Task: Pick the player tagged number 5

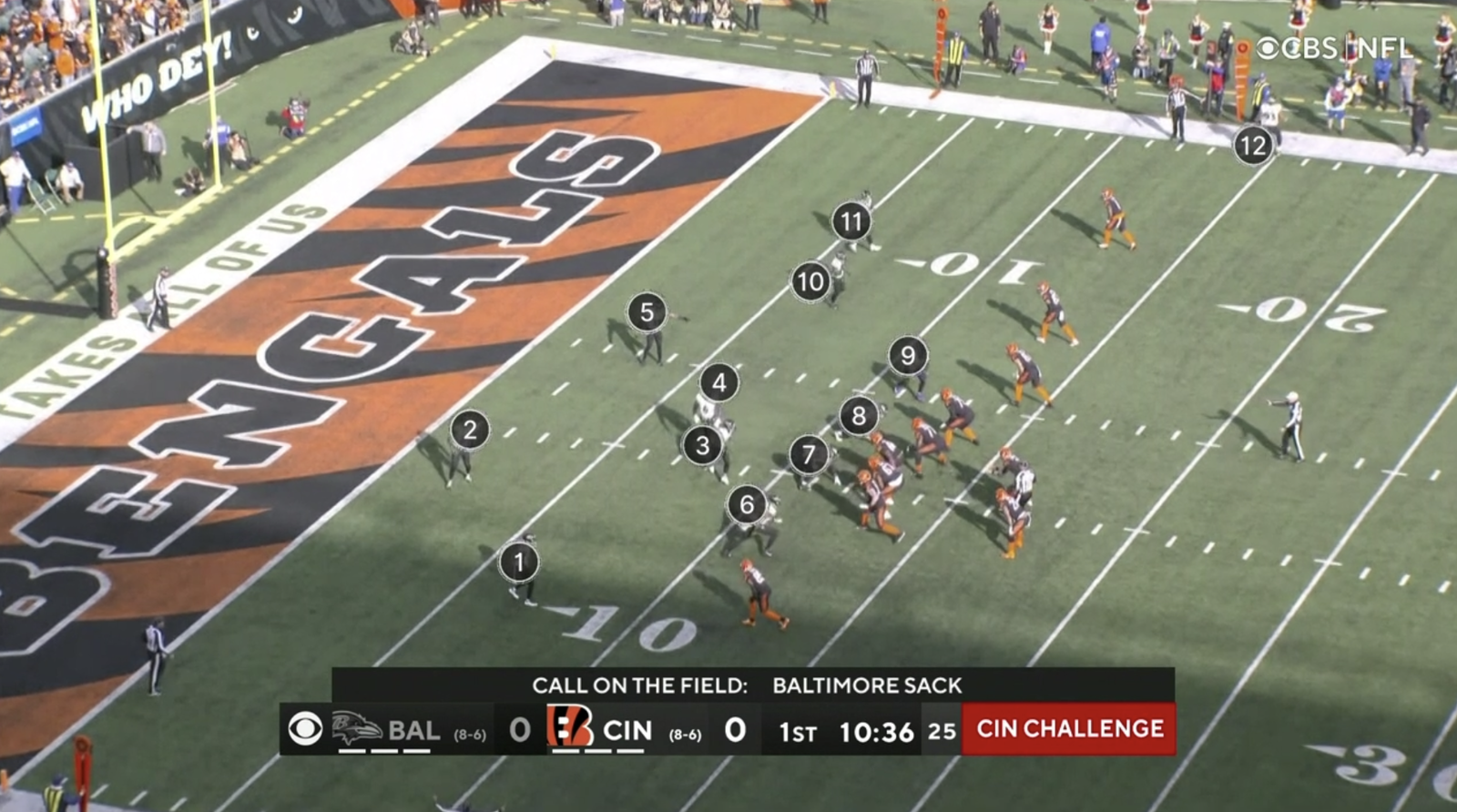Action: 647,312
